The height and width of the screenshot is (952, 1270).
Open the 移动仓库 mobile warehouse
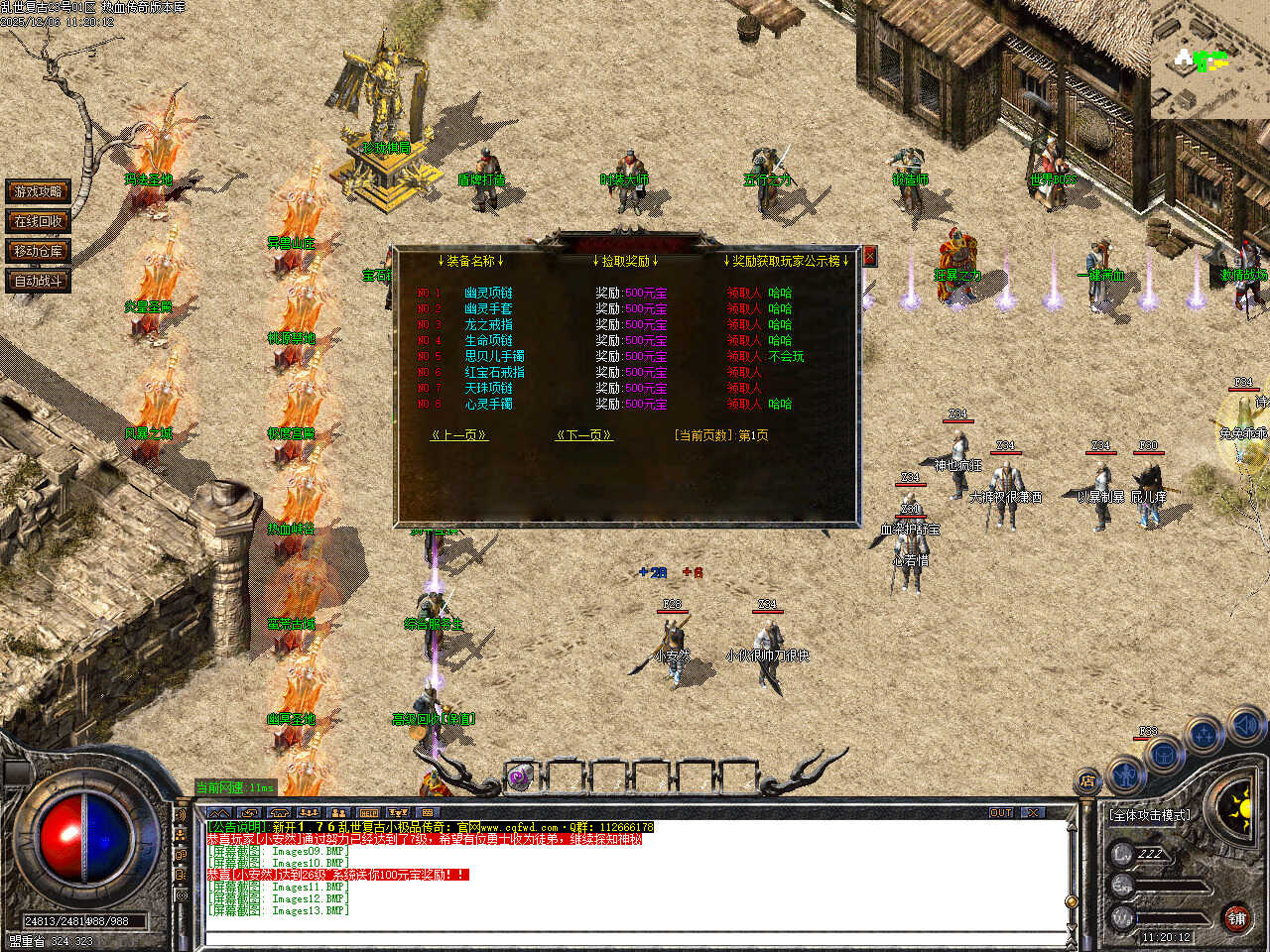tap(38, 251)
